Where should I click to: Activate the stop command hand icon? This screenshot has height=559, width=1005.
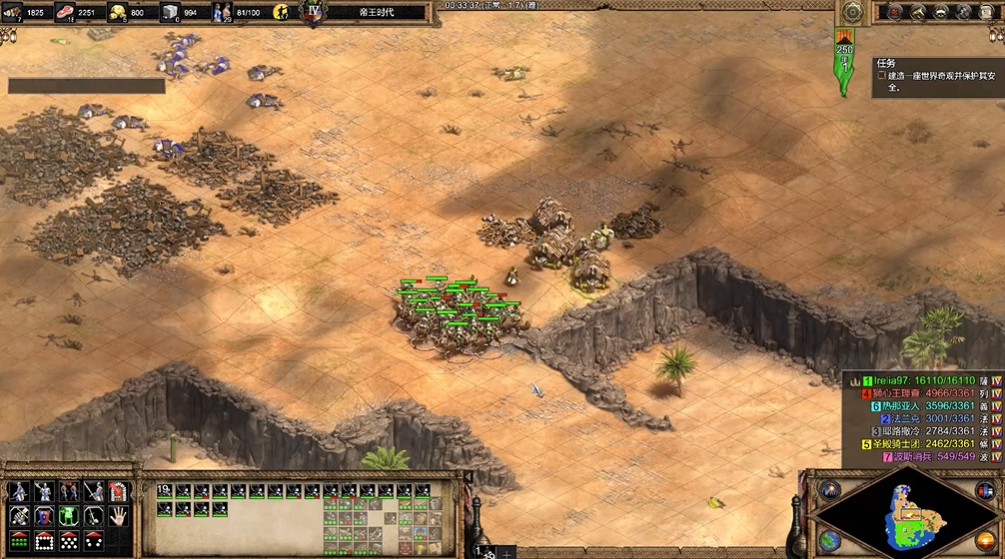pyautogui.click(x=118, y=516)
